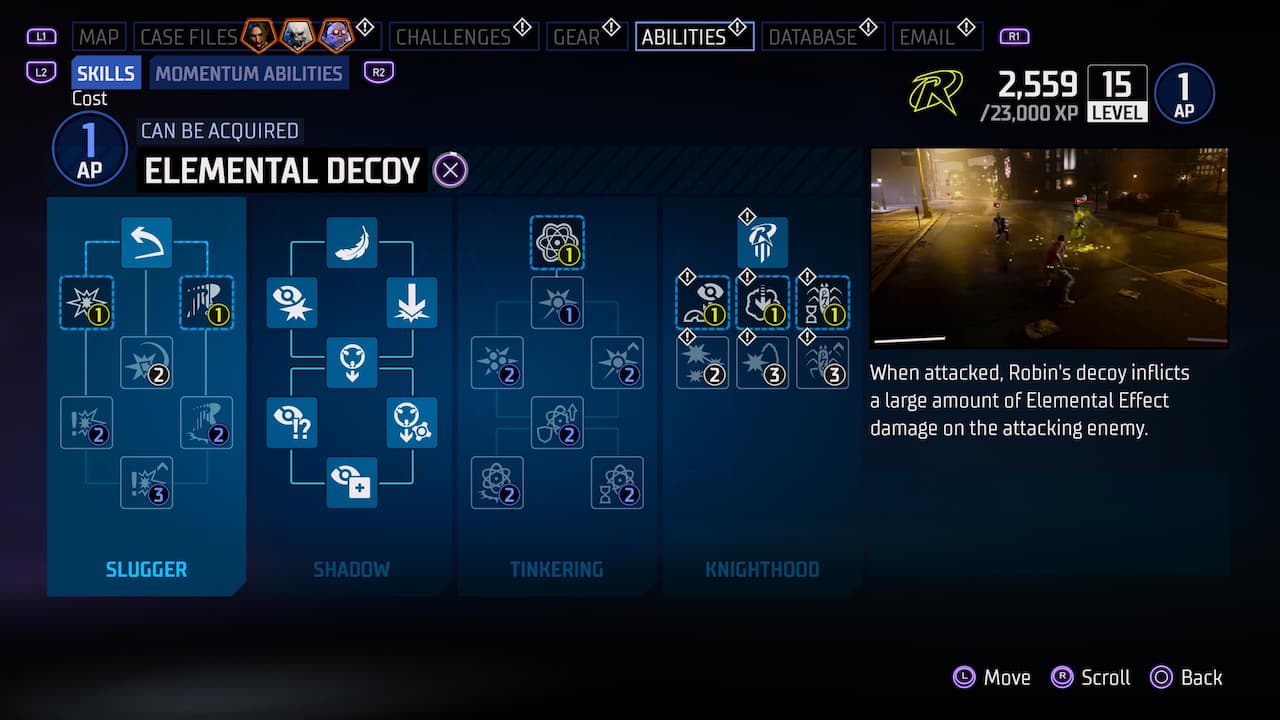The width and height of the screenshot is (1280, 720).
Task: Check the Email tab
Action: (x=926, y=37)
